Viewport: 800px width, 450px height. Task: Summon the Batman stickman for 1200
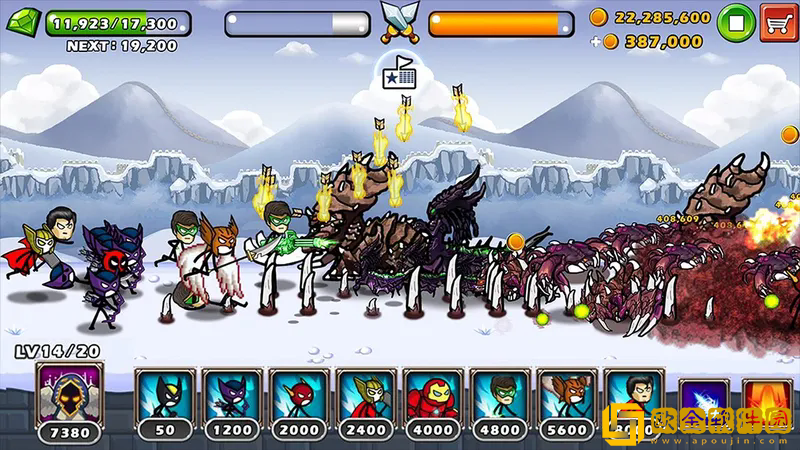(x=232, y=397)
